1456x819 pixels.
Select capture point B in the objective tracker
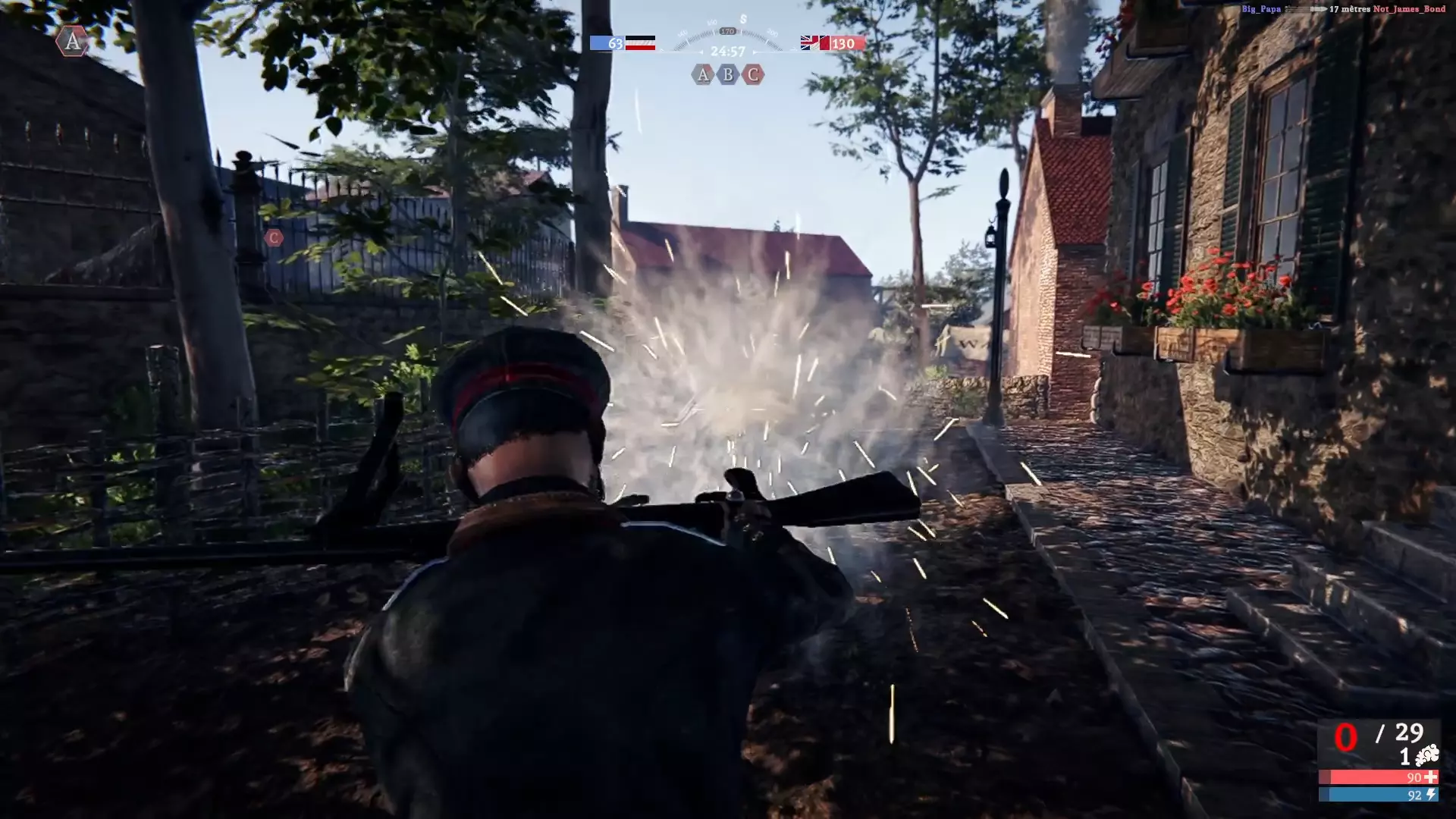click(x=728, y=74)
